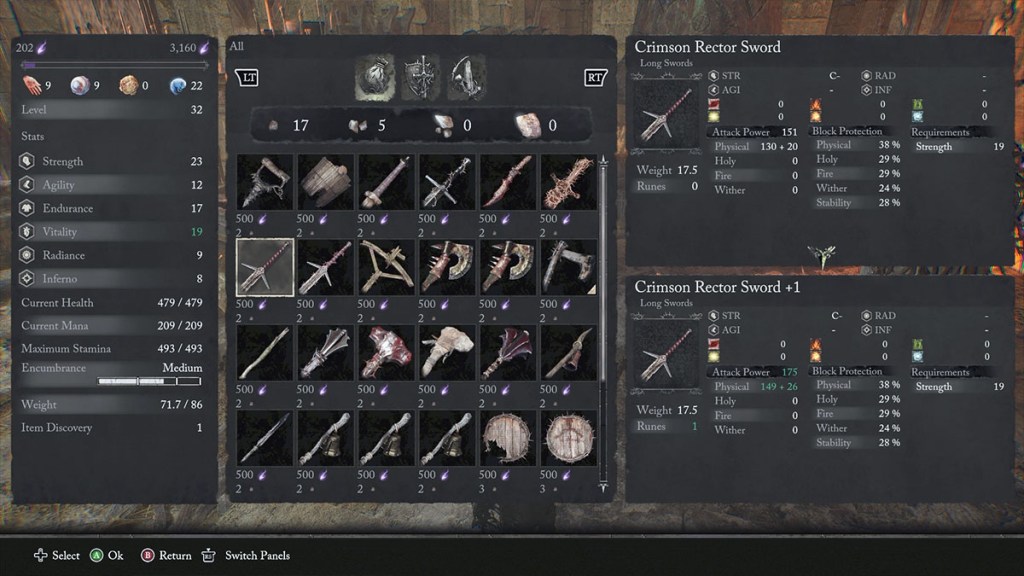Viewport: 1024px width, 576px height.
Task: Switch to the sword-and-shield category tab
Action: tap(420, 78)
